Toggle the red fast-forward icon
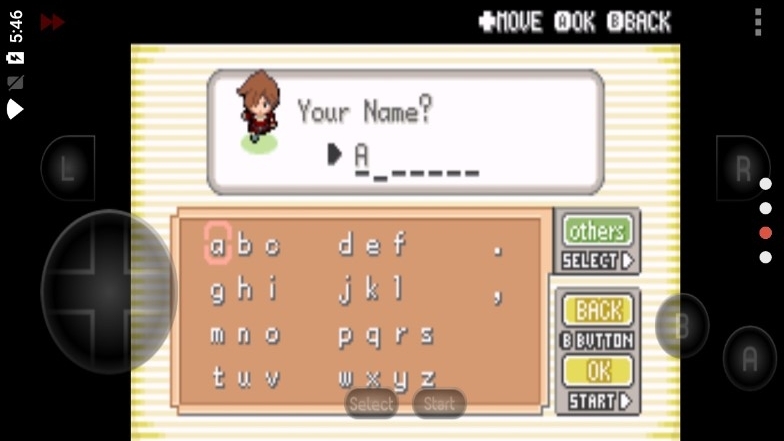 (52, 21)
